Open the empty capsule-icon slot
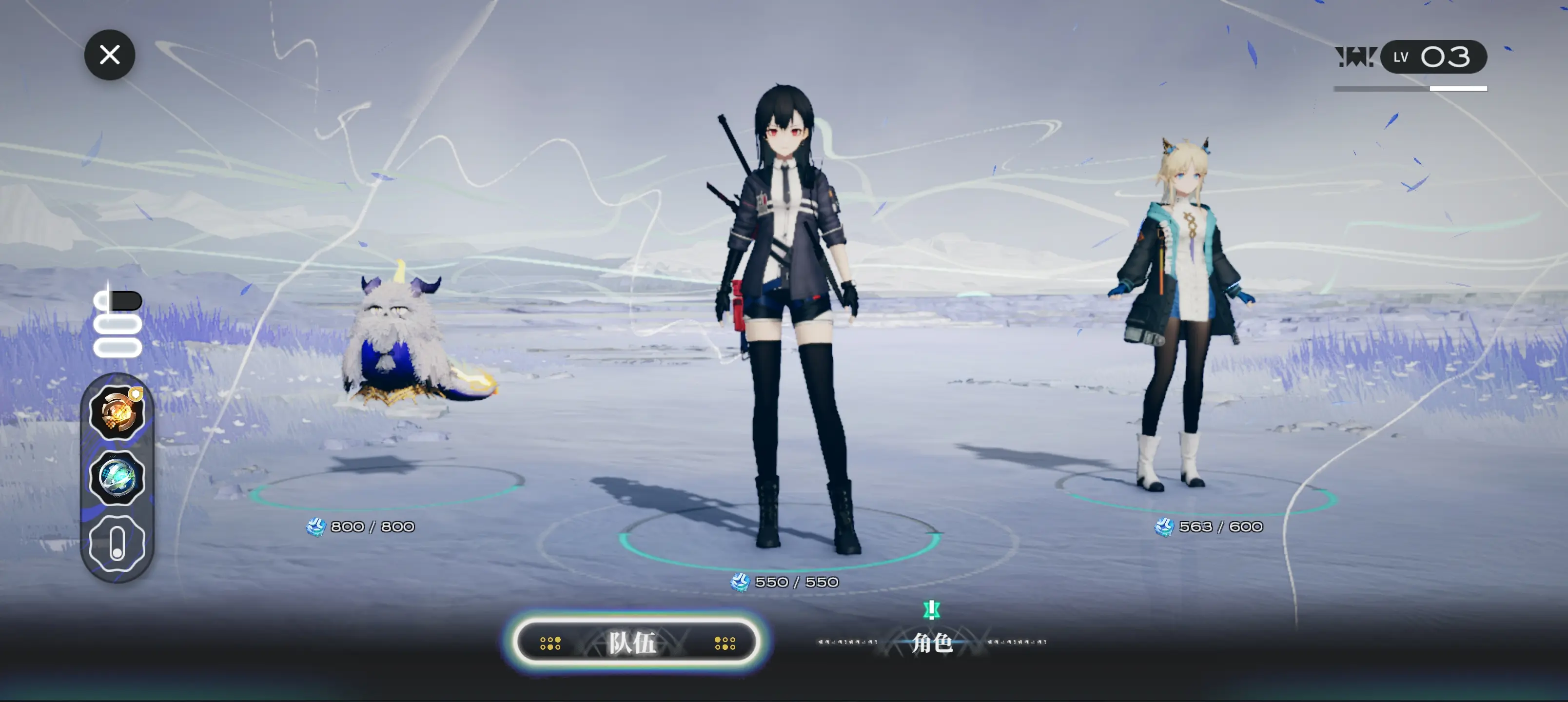Screen dimensions: 1568x702 tap(117, 543)
